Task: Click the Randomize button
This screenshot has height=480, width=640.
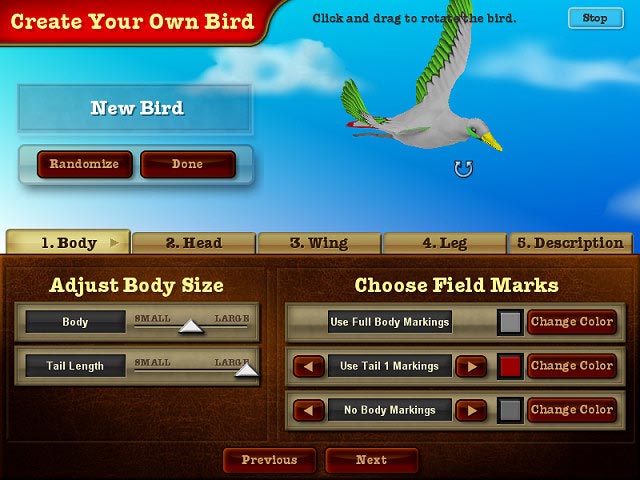Action: (84, 164)
